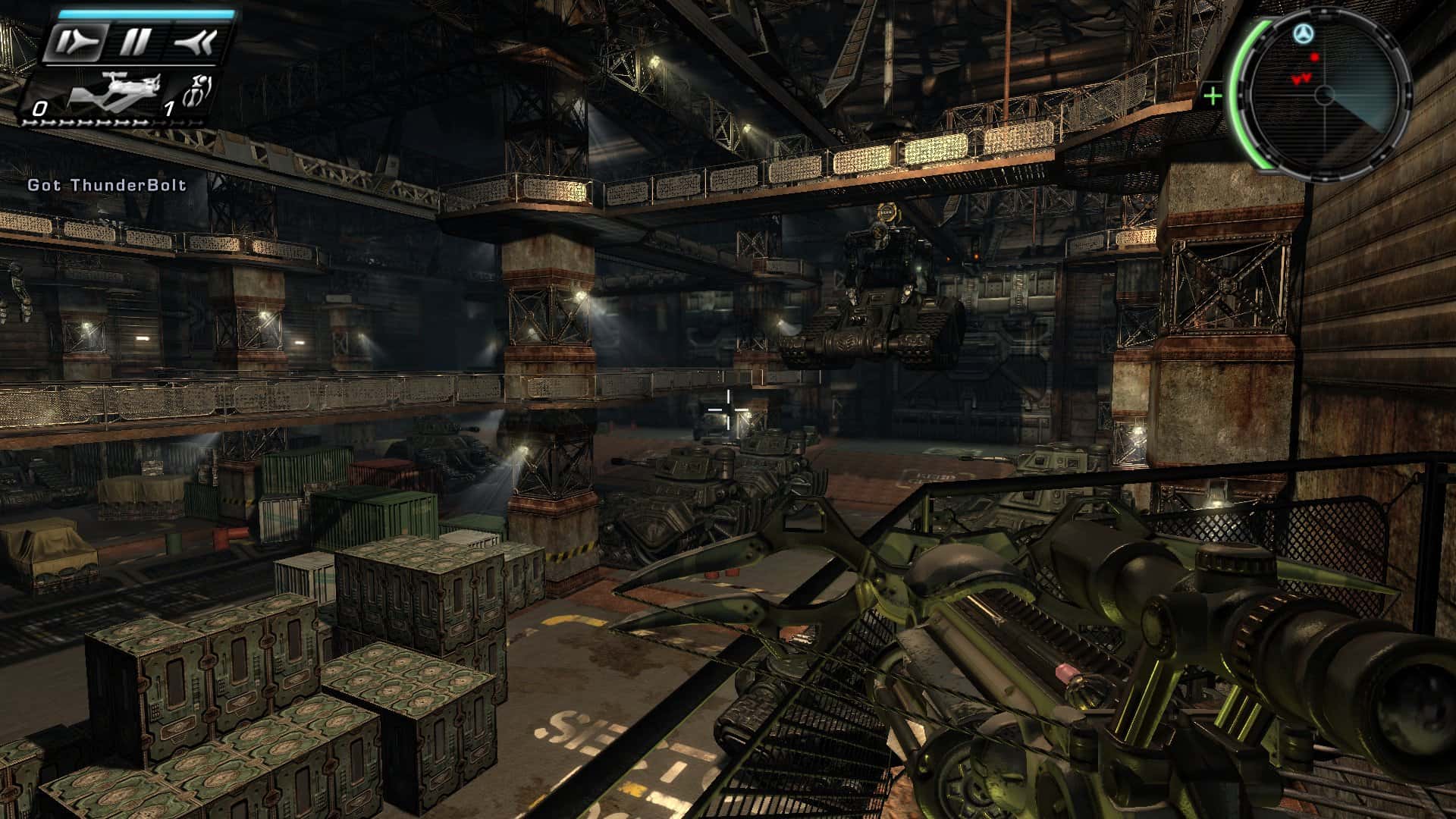Click the green plus symbol beside the radar
Image resolution: width=1456 pixels, height=819 pixels.
(x=1213, y=96)
